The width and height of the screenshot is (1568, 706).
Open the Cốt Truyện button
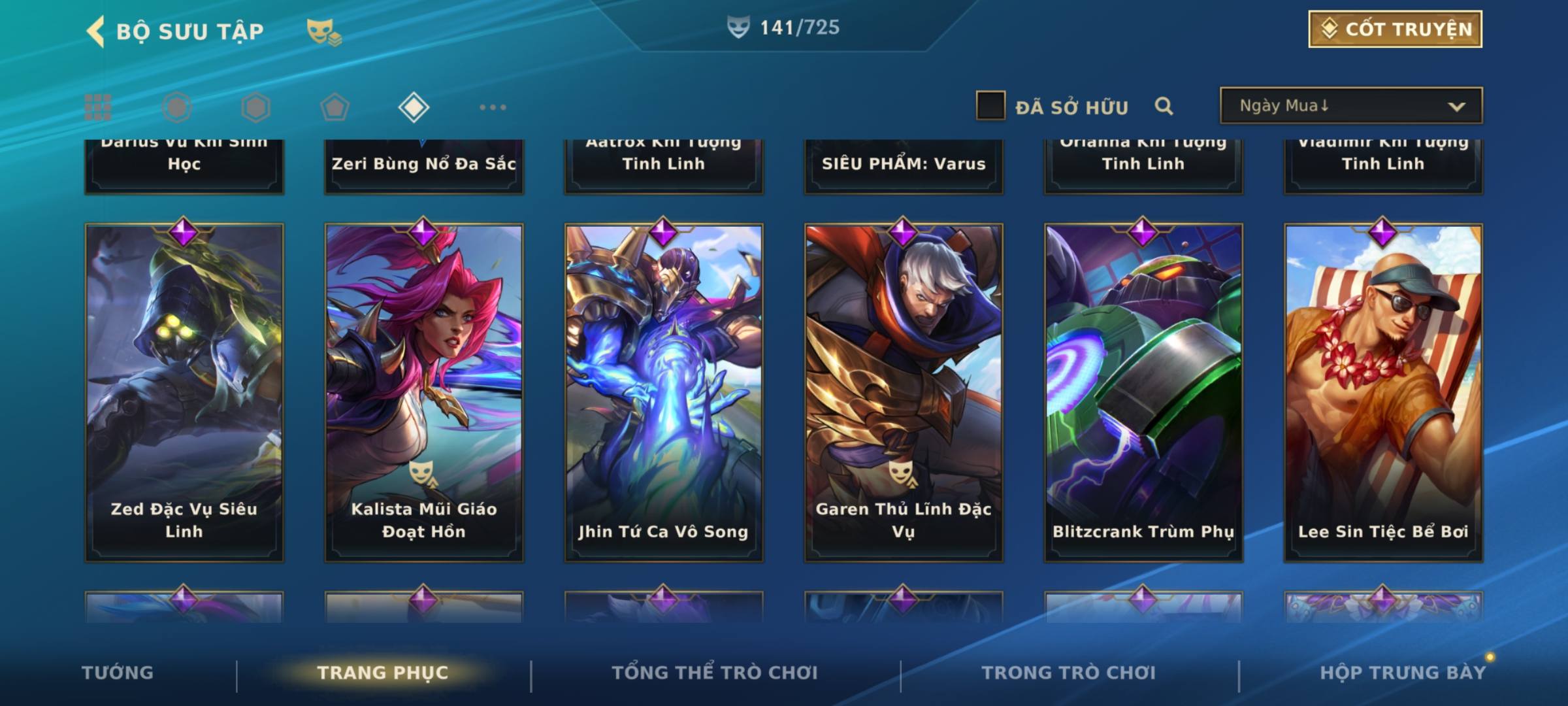[x=1395, y=29]
